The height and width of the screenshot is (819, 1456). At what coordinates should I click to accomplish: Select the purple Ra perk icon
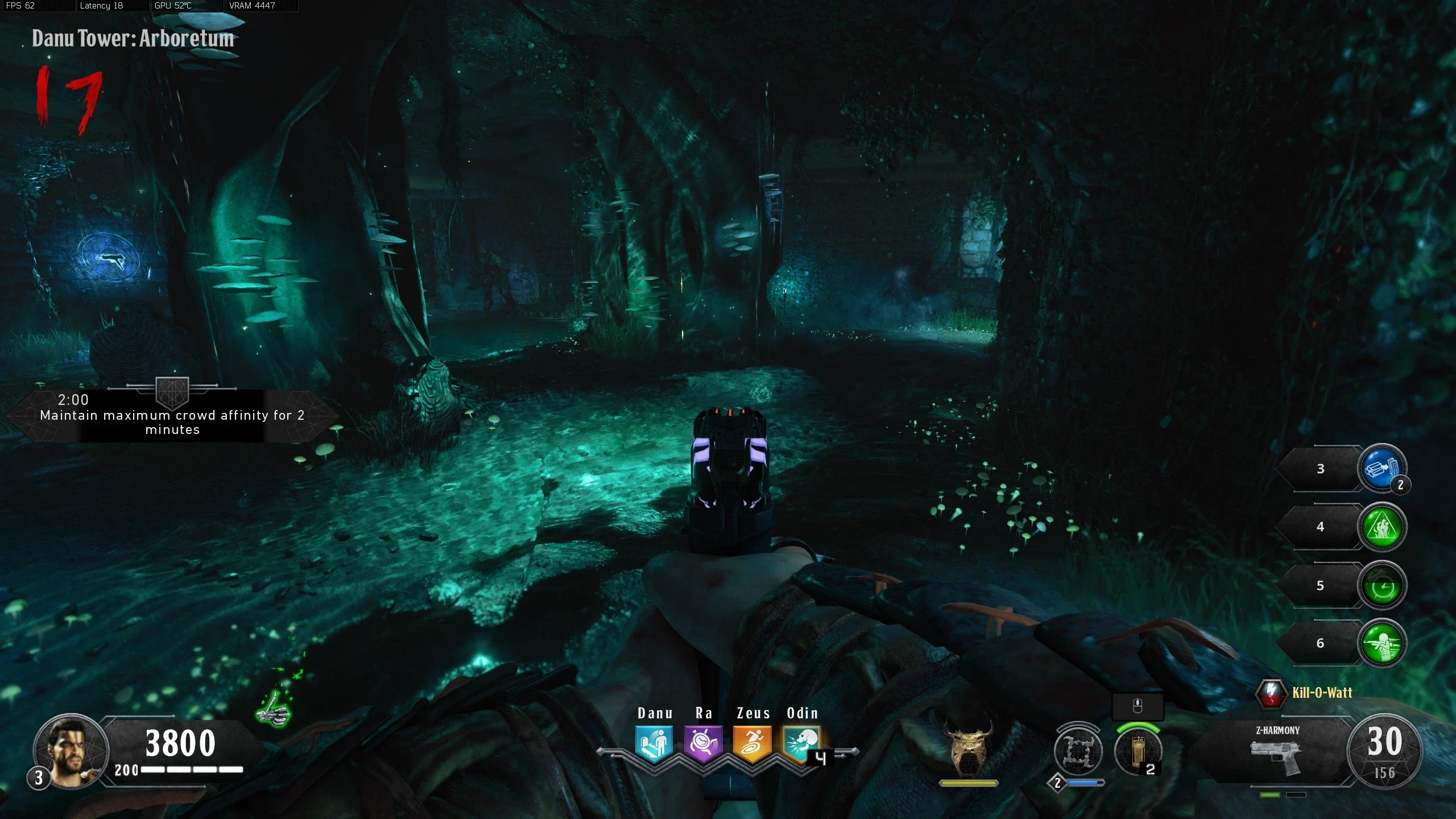pyautogui.click(x=703, y=743)
